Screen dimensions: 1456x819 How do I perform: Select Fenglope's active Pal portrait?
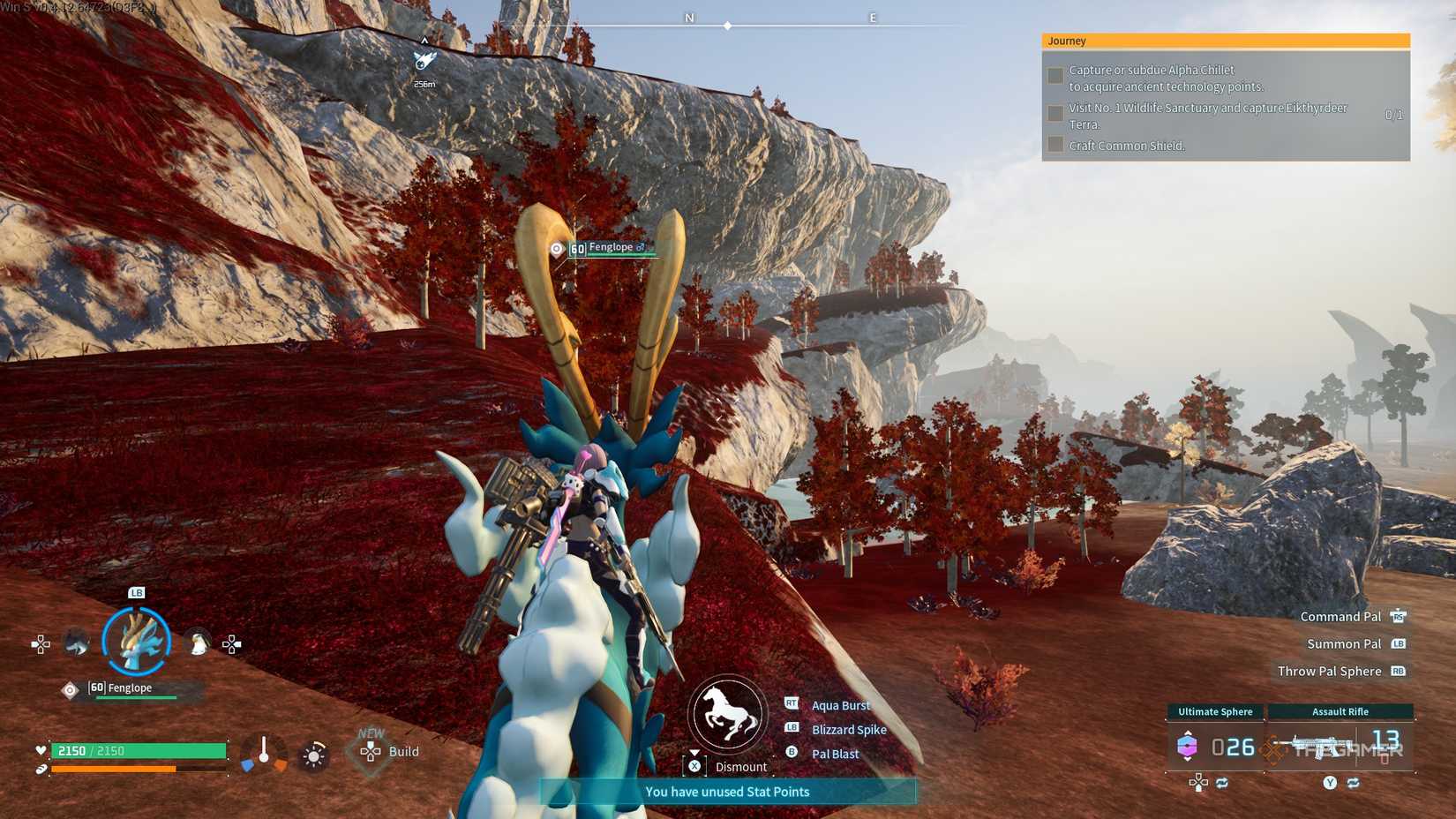pos(135,642)
